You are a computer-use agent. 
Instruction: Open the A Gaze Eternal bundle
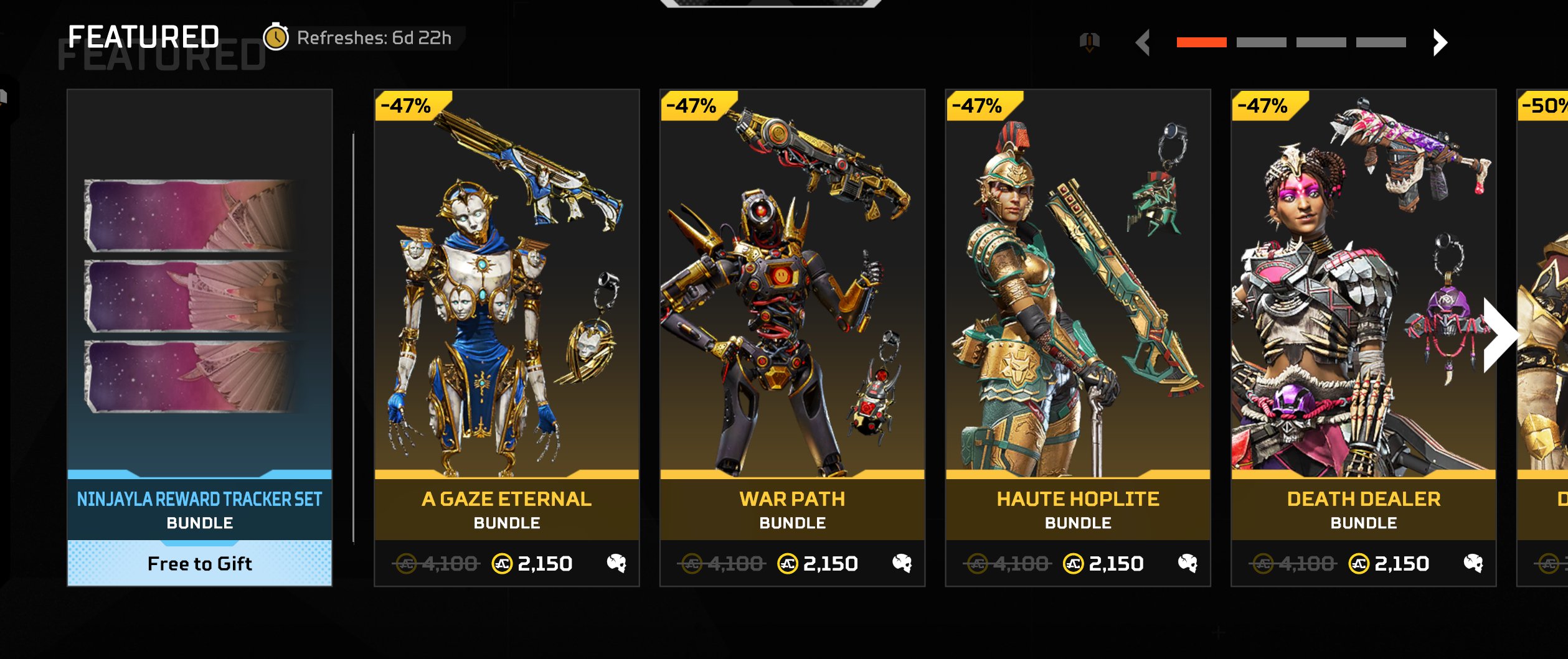506,299
